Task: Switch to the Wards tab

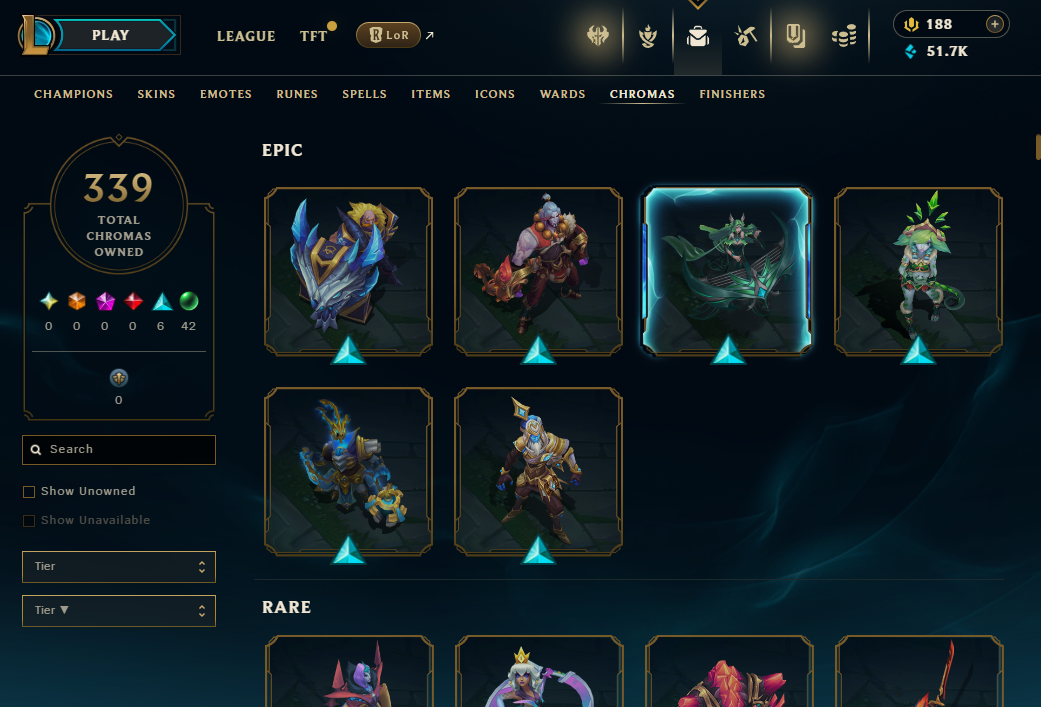Action: point(562,94)
